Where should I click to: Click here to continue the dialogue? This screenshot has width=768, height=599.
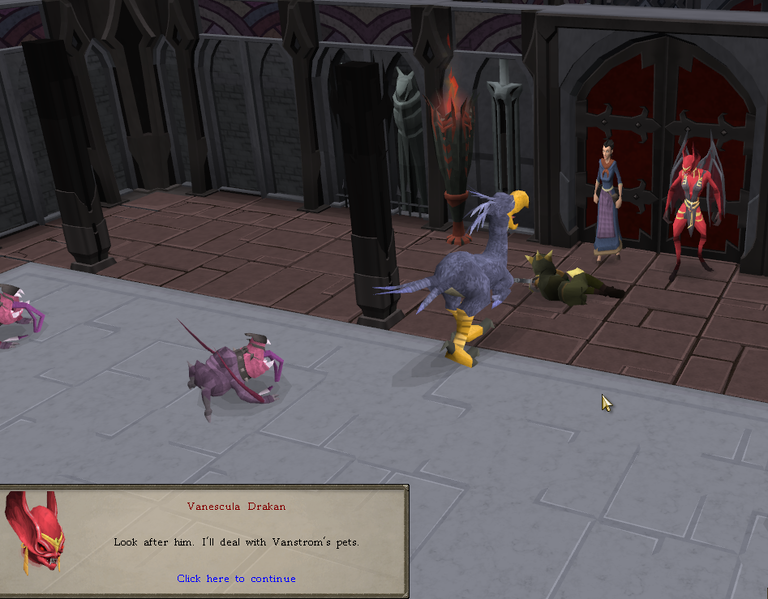(x=236, y=578)
